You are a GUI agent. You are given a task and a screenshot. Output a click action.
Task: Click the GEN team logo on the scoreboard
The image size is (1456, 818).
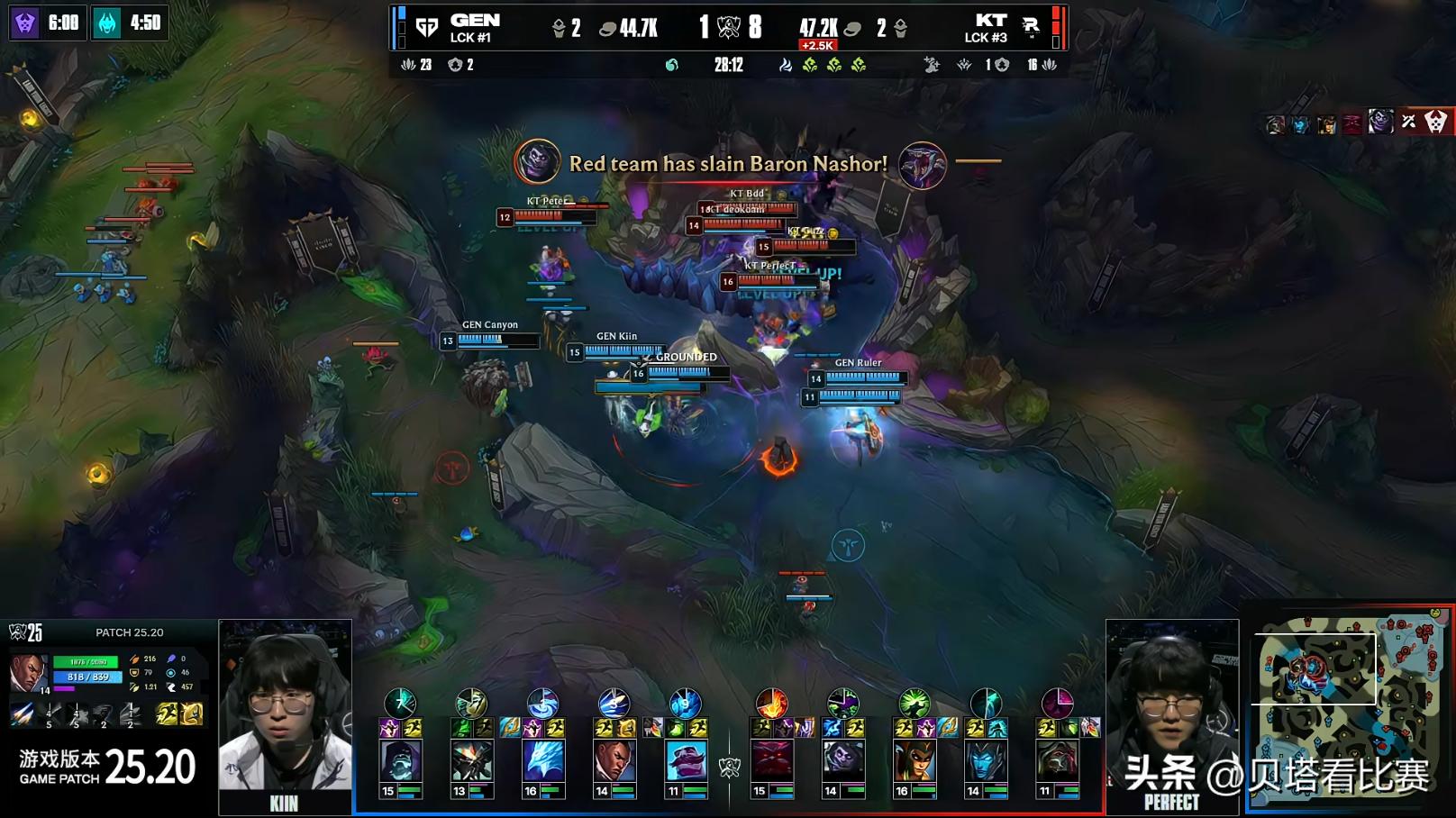[427, 28]
